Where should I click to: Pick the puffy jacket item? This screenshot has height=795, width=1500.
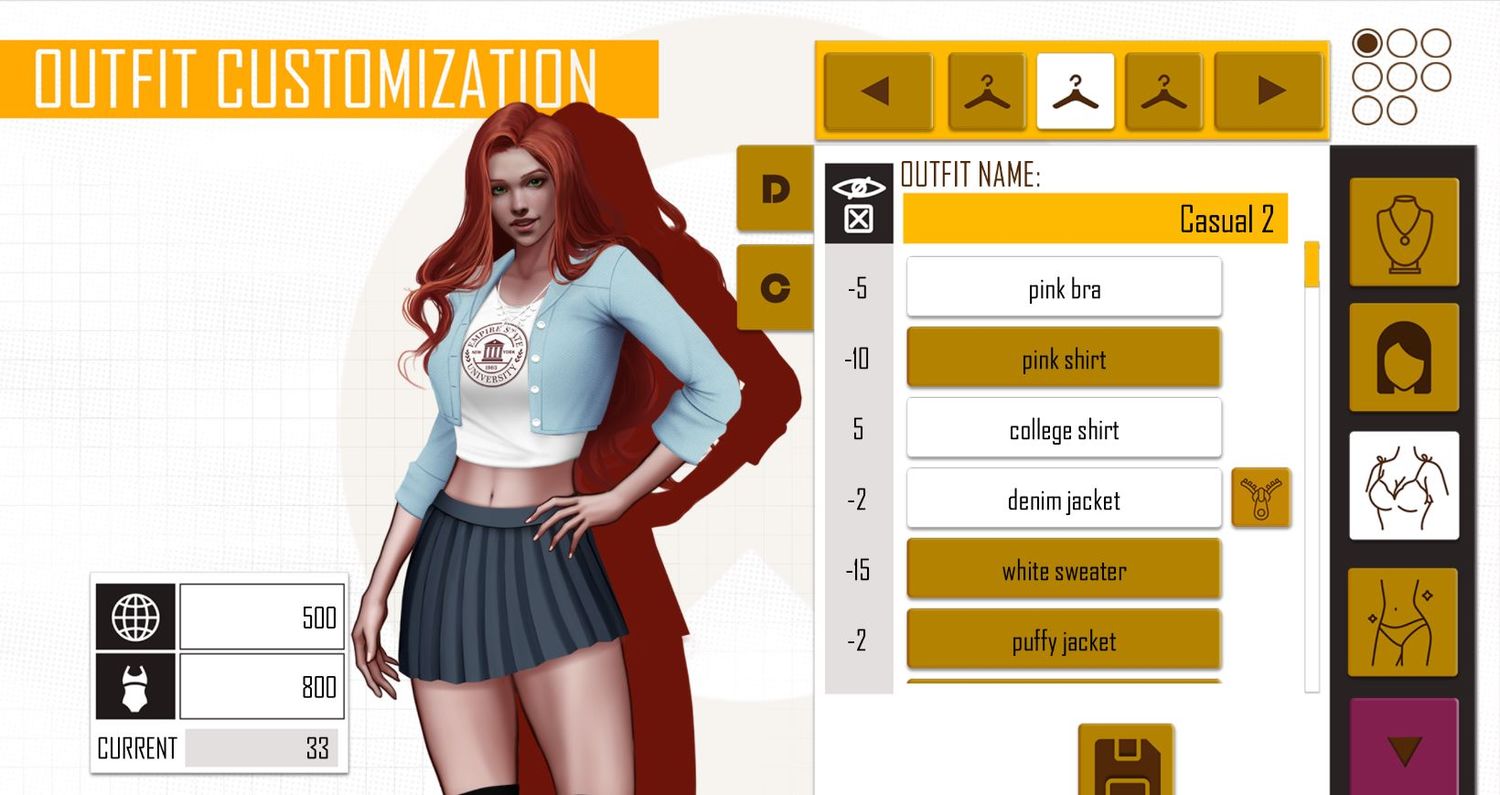pyautogui.click(x=1063, y=640)
